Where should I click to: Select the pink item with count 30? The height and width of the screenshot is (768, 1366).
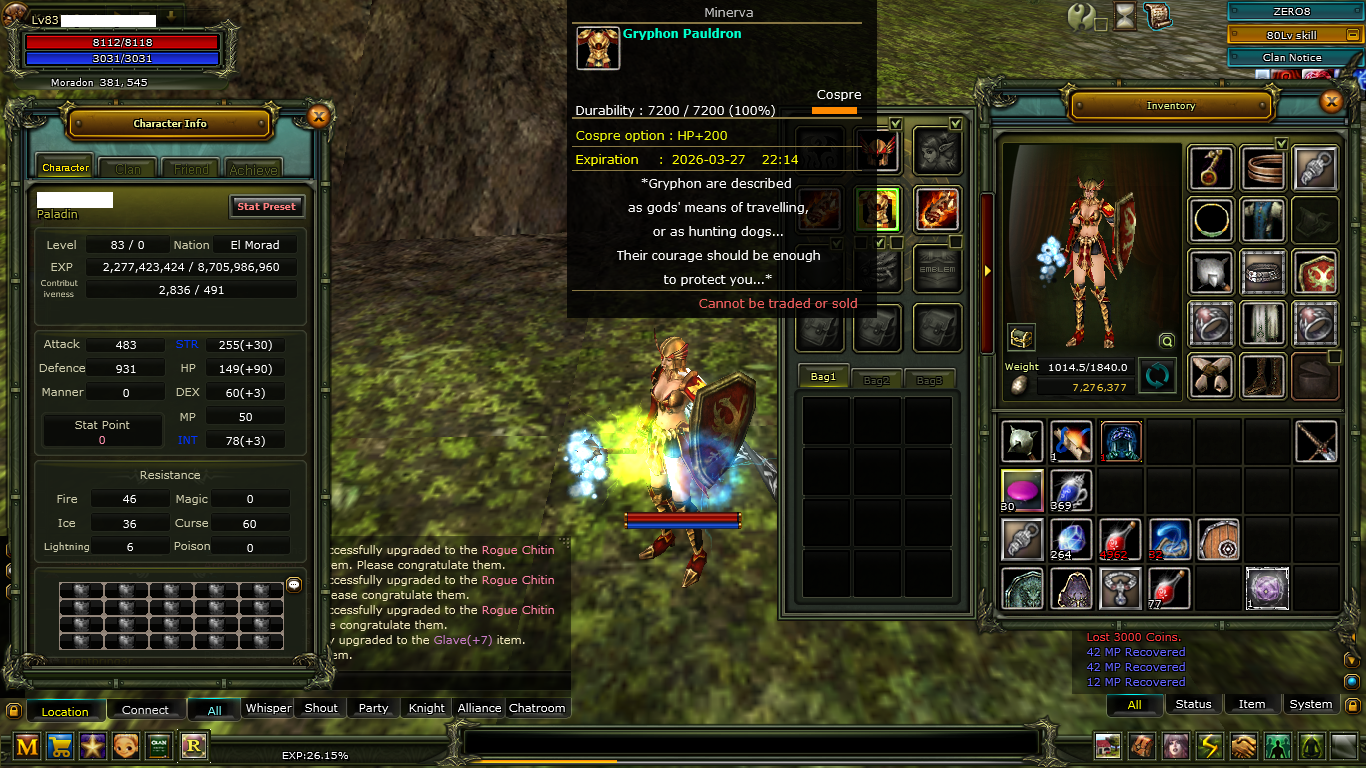click(x=1022, y=489)
